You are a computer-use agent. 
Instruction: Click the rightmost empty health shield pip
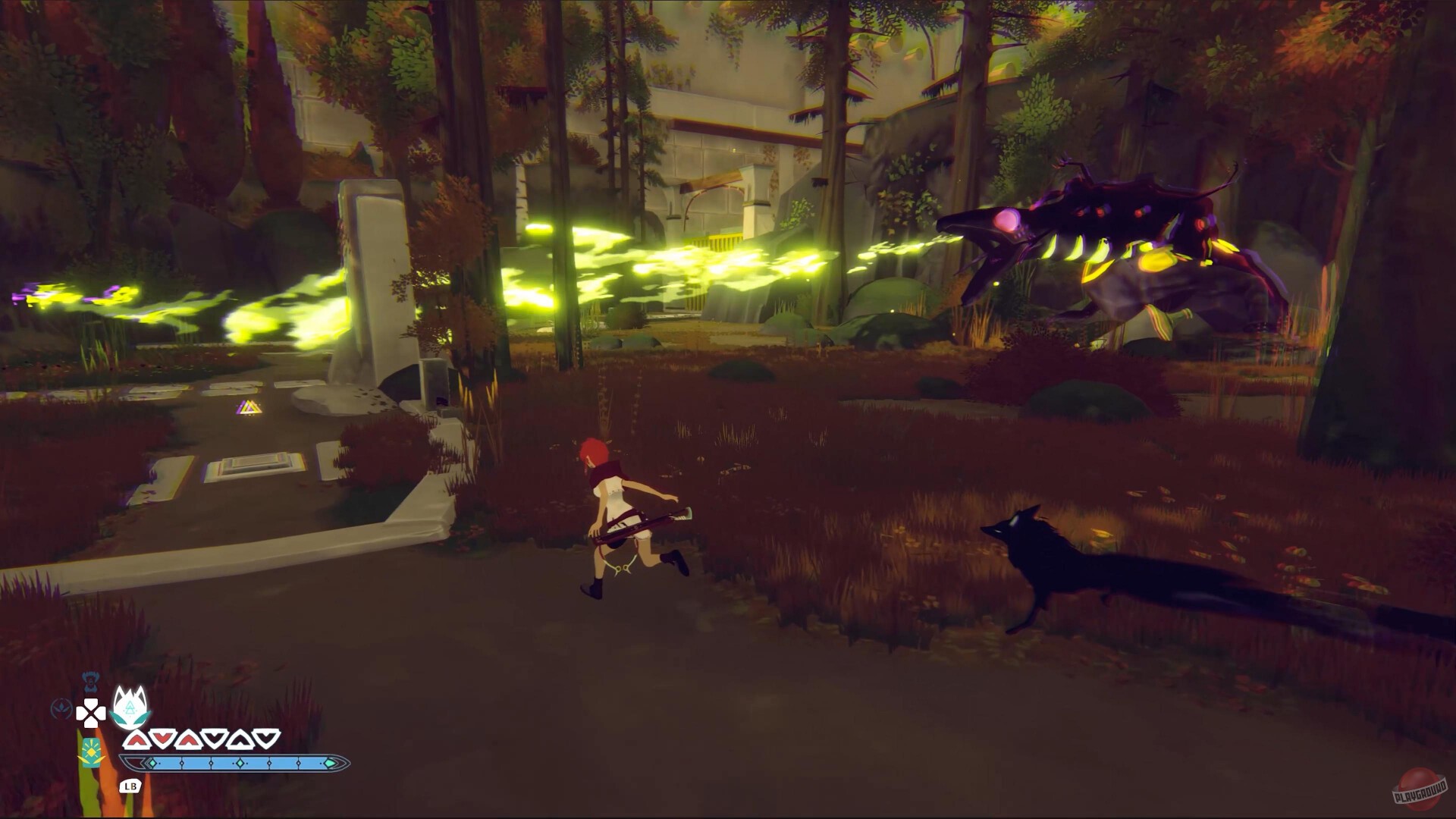(x=266, y=738)
